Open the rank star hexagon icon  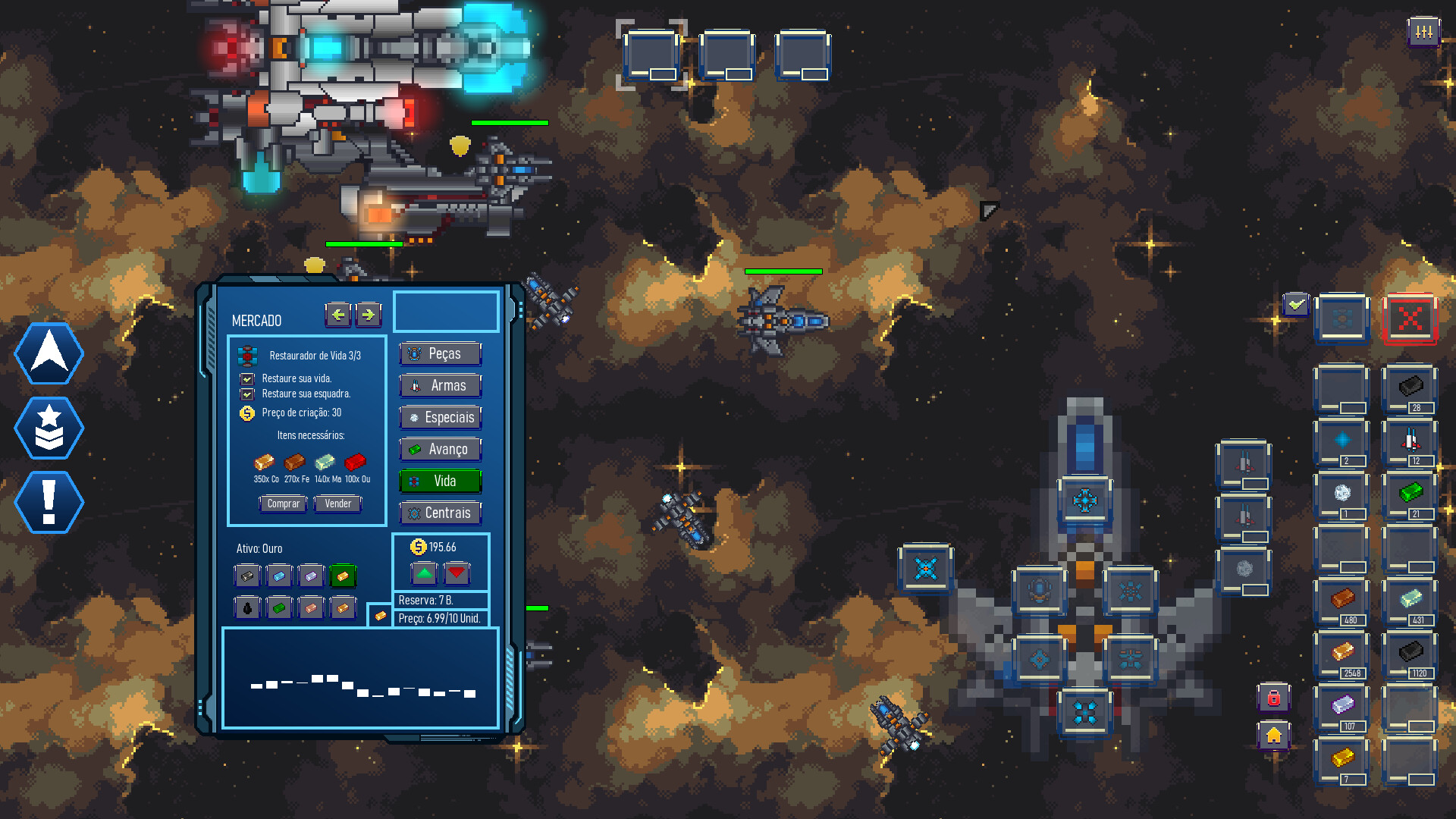48,428
